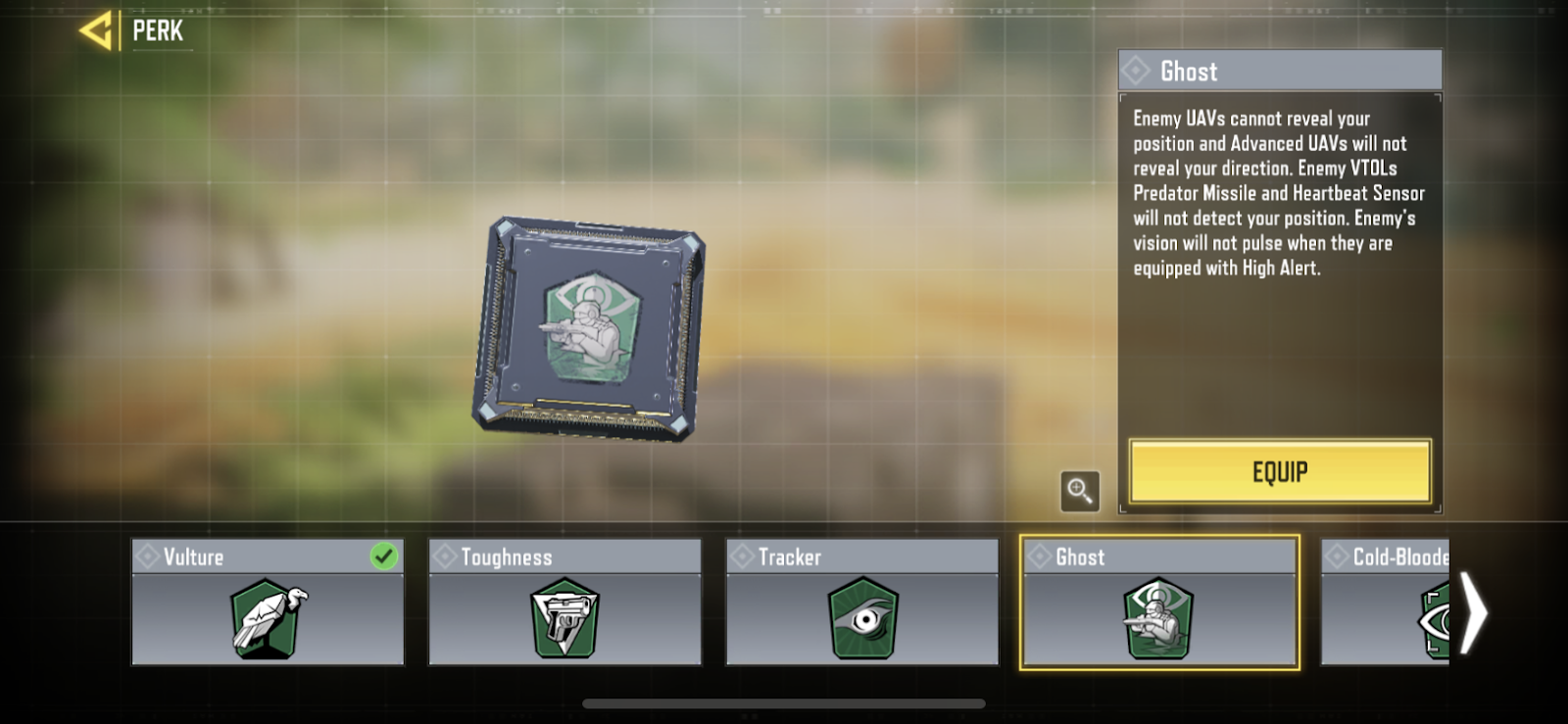This screenshot has width=1568, height=724.
Task: Choose the Cold-Blooded perk card
Action: point(1387,603)
